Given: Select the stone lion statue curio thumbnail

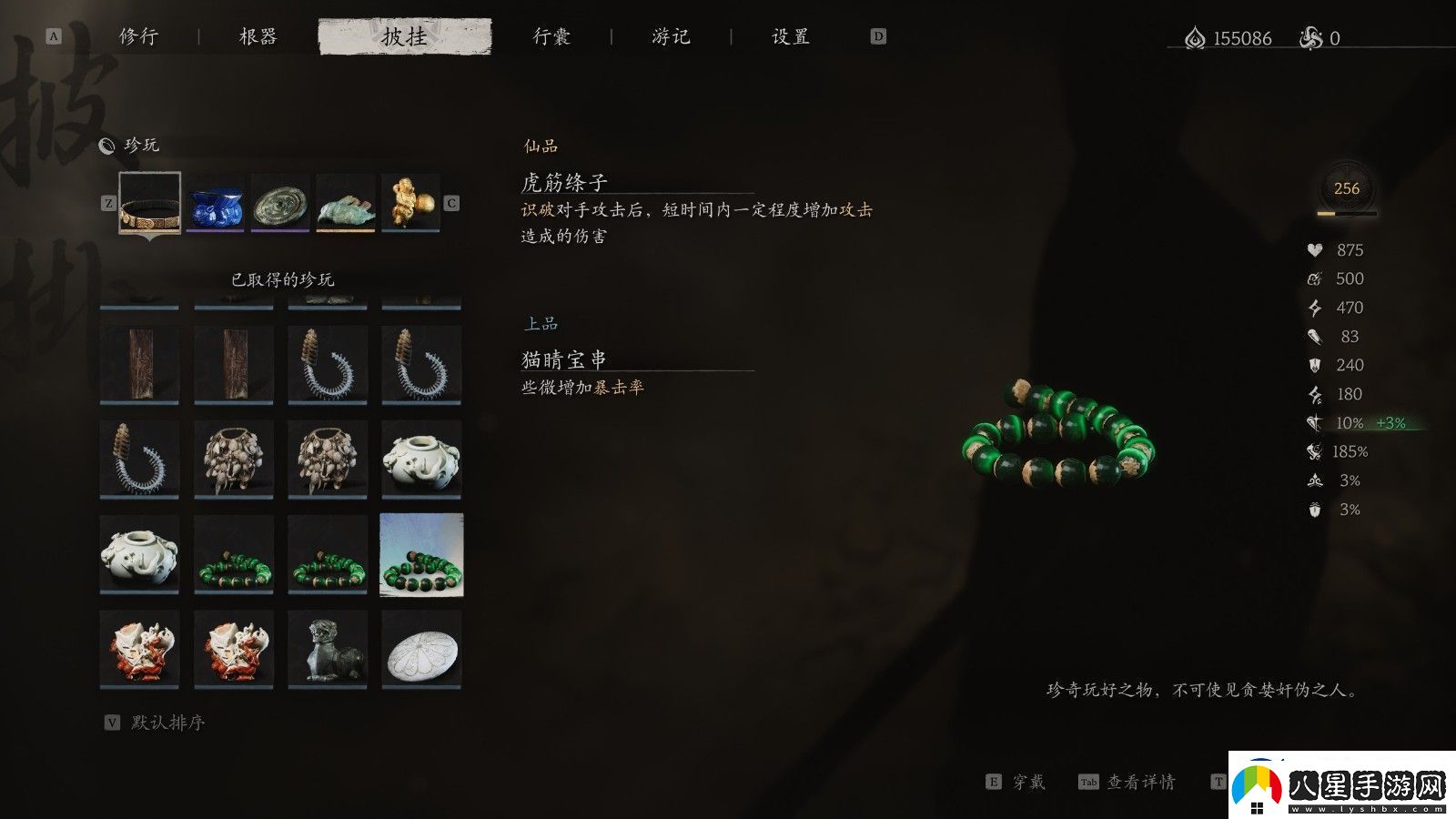Looking at the screenshot, I should pos(328,648).
